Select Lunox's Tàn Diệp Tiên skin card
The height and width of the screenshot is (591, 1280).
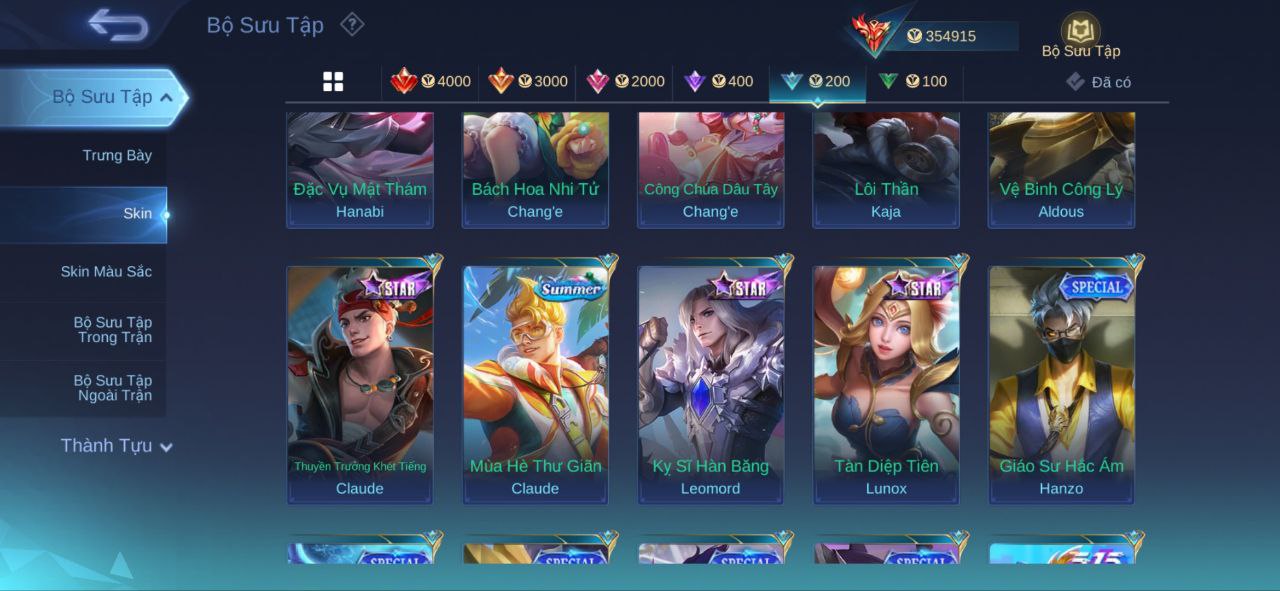coord(886,385)
